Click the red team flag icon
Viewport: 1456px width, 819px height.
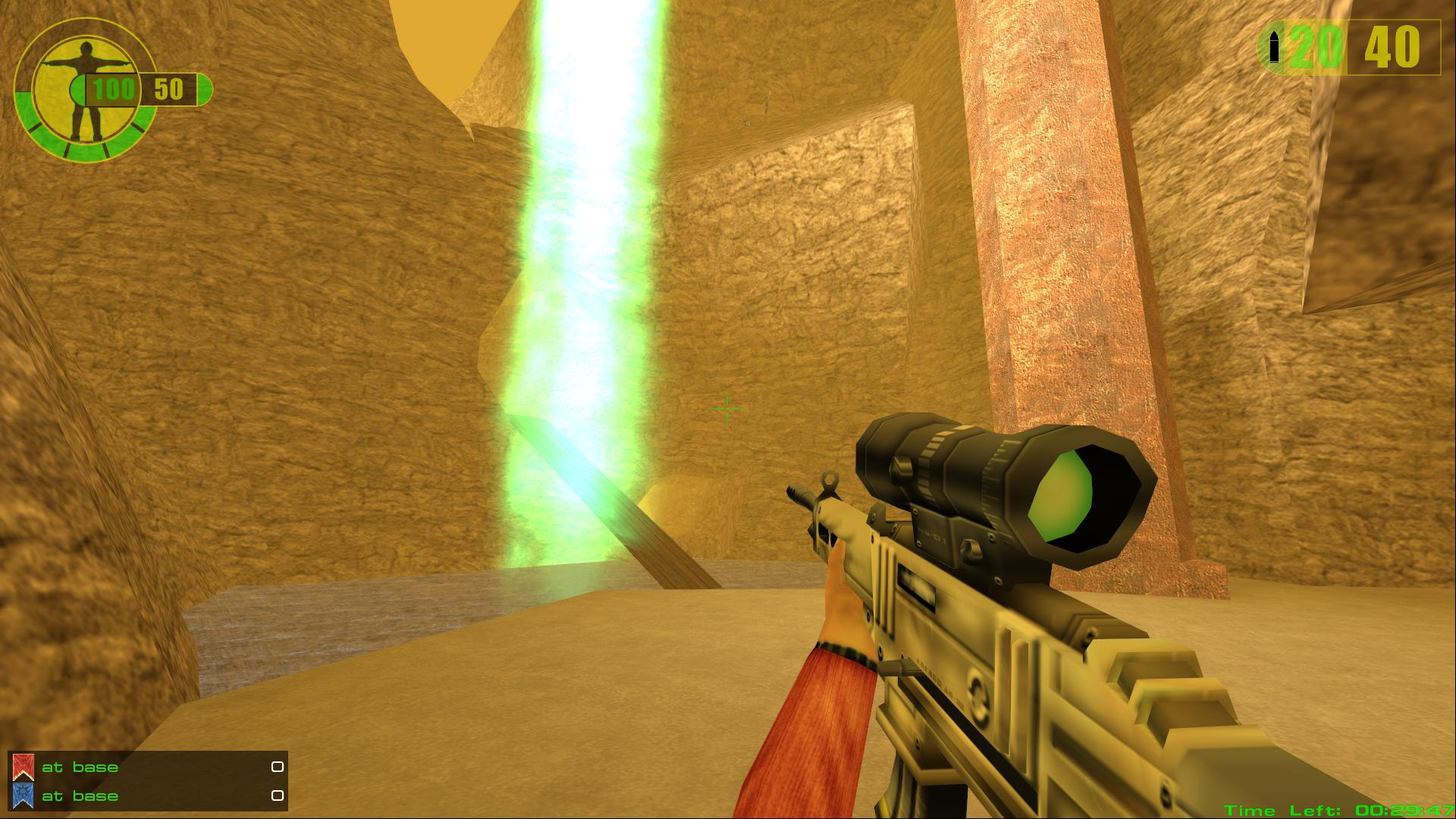pos(24,767)
